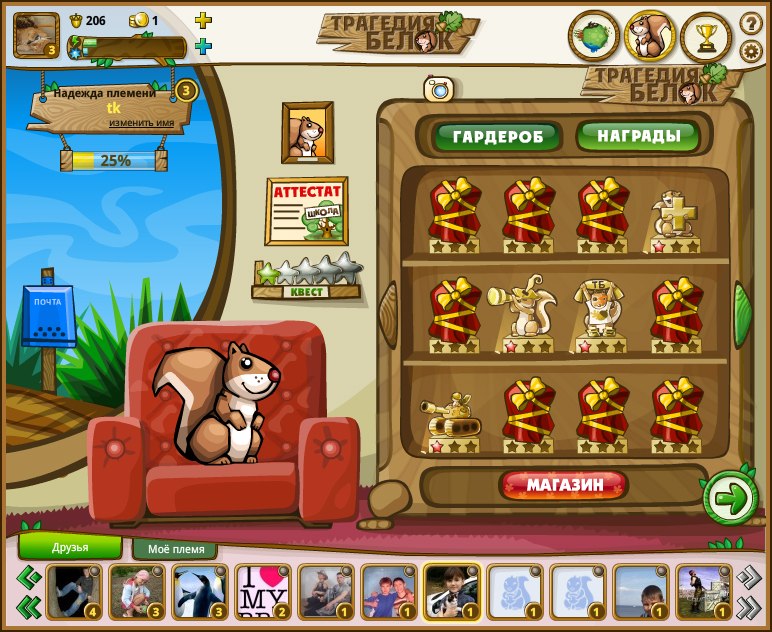The image size is (772, 632).
Task: Open the trophy ratings button
Action: click(x=706, y=36)
